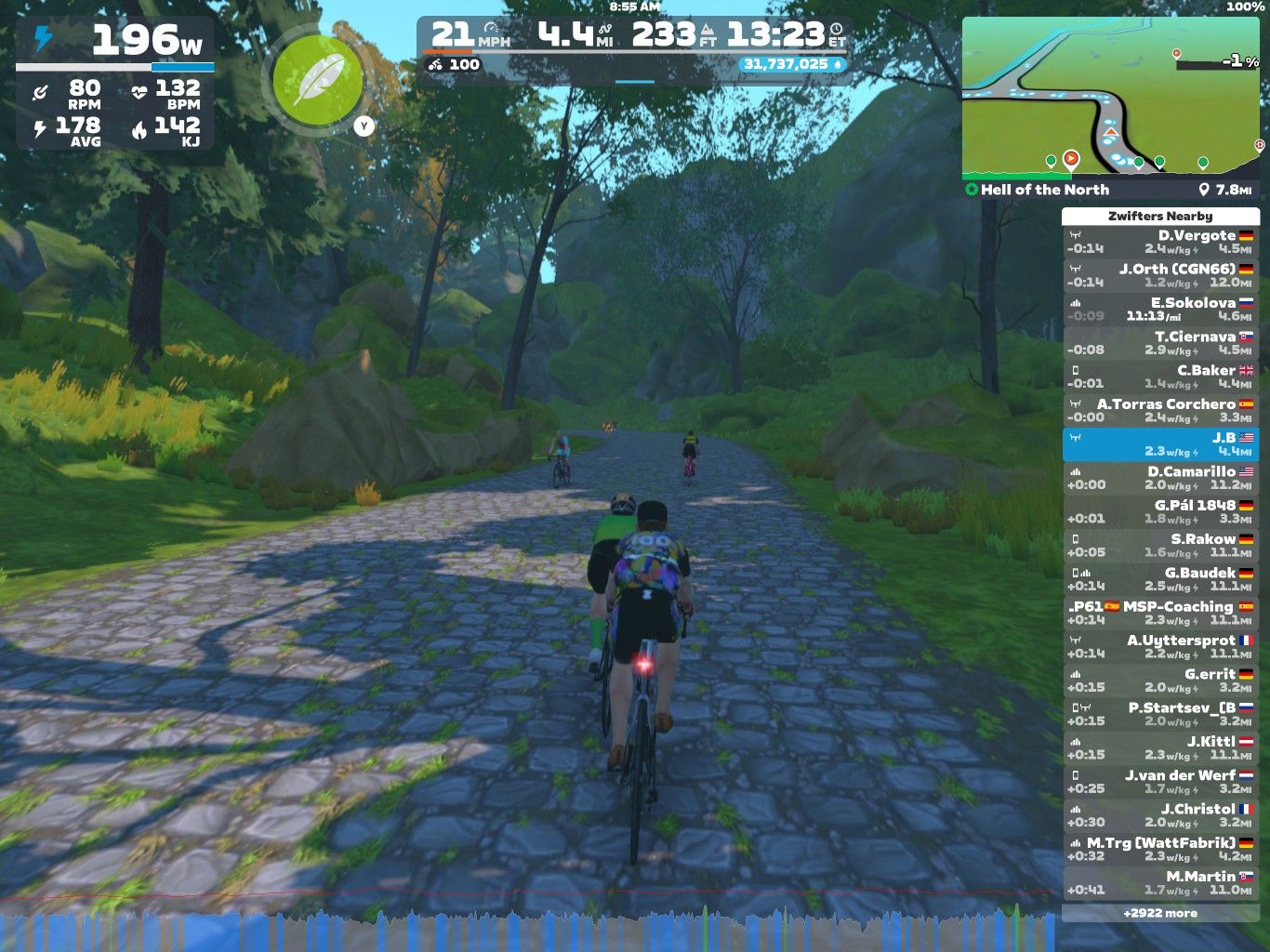Select G.Baudek in the nearby list

point(1160,579)
